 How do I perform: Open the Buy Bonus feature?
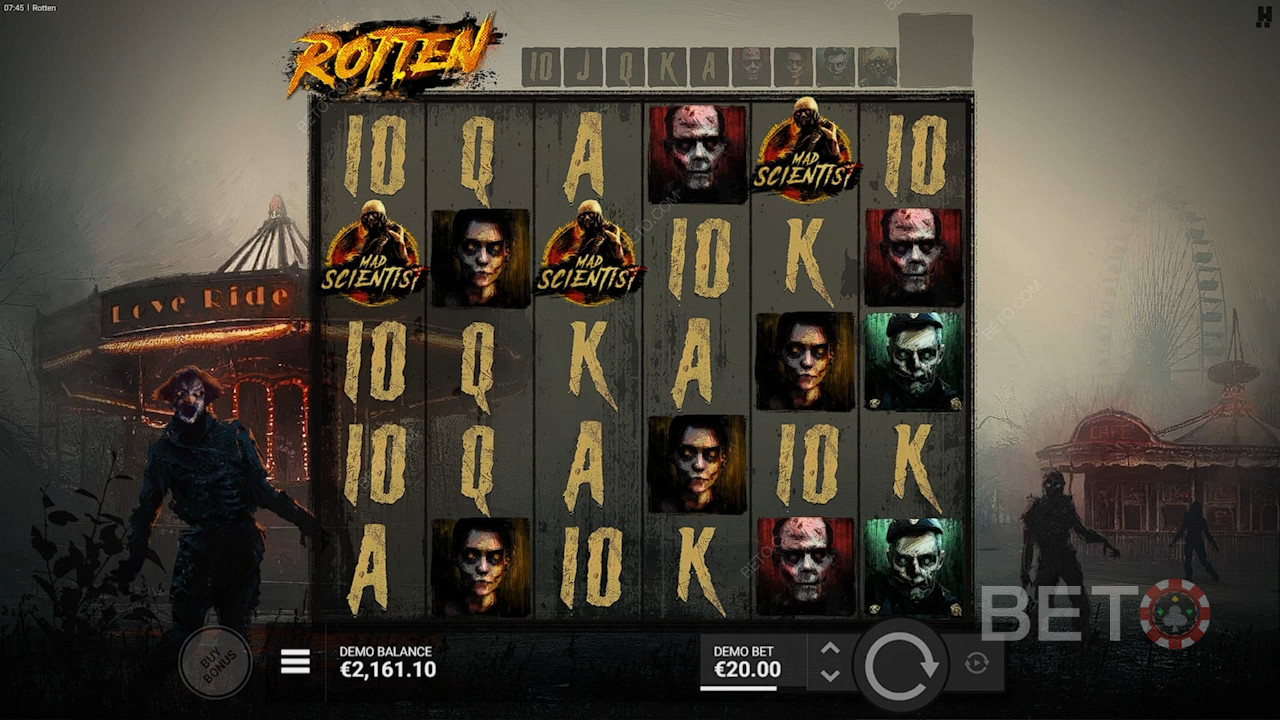tap(215, 662)
